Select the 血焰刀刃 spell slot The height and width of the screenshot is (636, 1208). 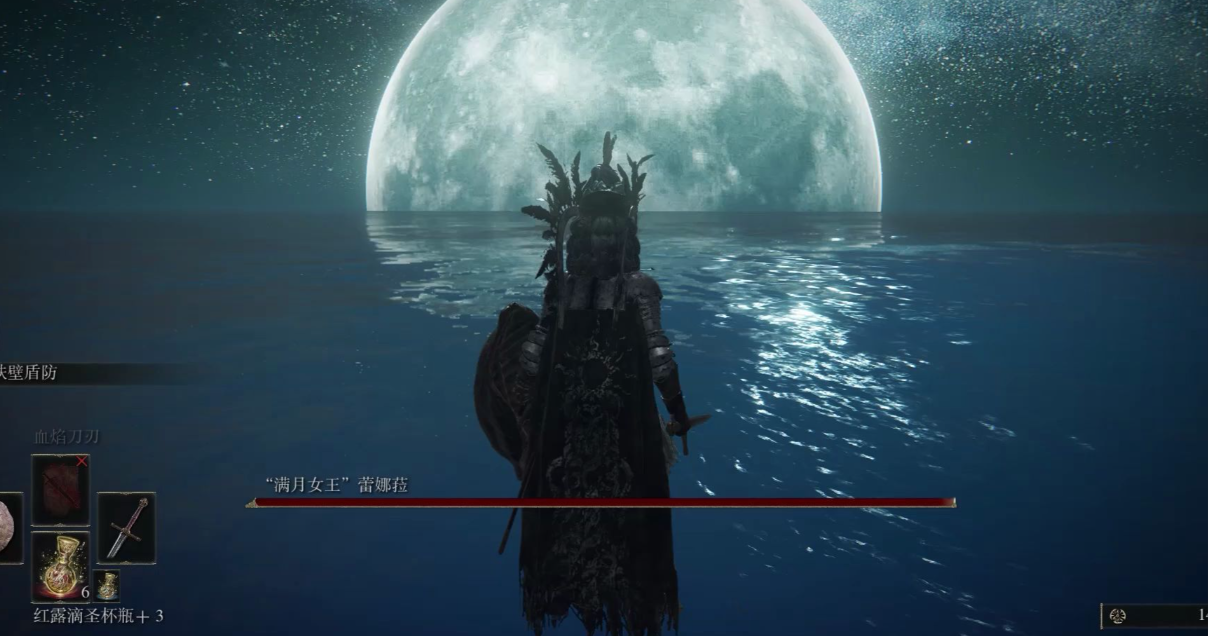pyautogui.click(x=60, y=490)
